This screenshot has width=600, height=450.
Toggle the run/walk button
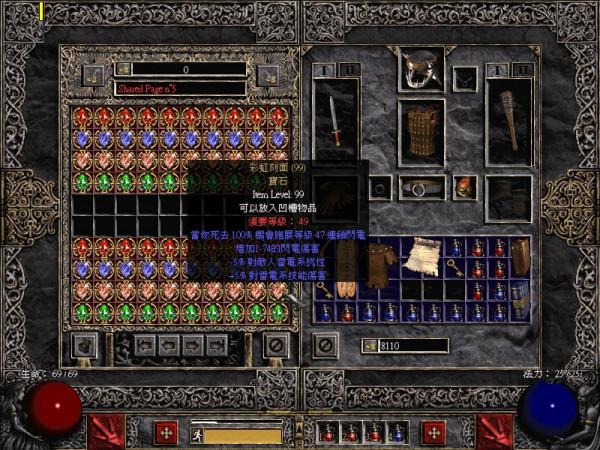click(x=198, y=436)
